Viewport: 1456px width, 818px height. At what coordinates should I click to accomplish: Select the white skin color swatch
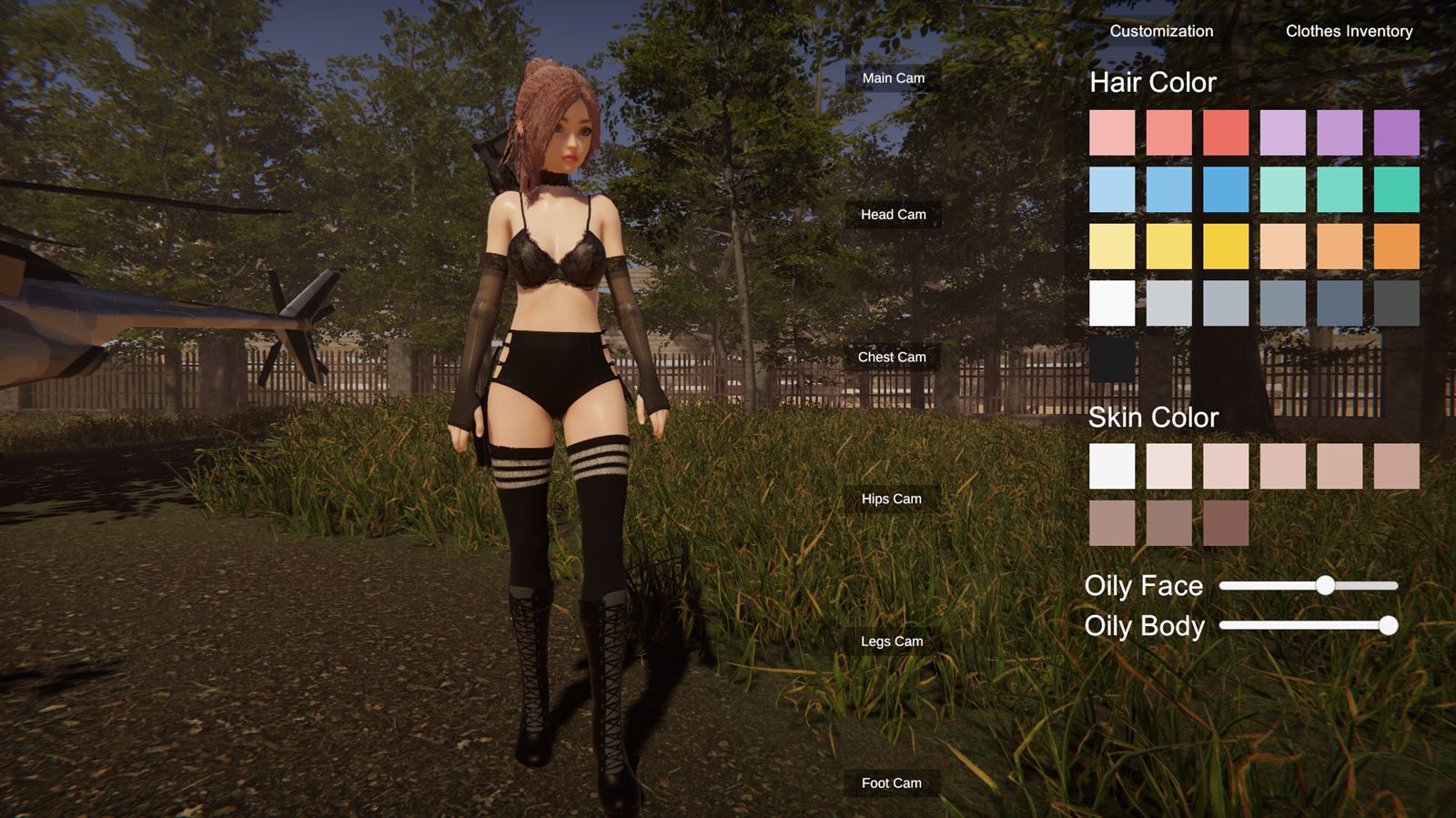tap(1112, 467)
